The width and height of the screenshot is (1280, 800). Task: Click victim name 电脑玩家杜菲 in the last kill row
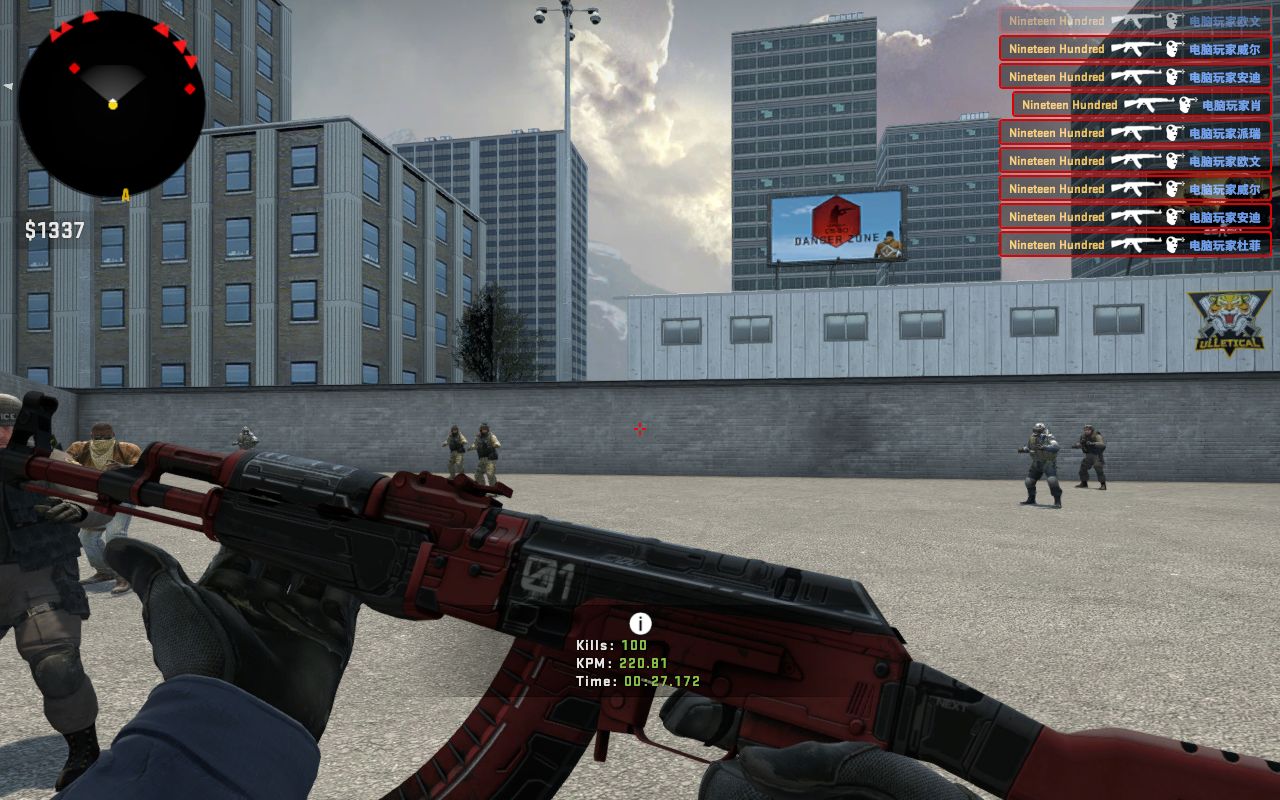[1222, 245]
